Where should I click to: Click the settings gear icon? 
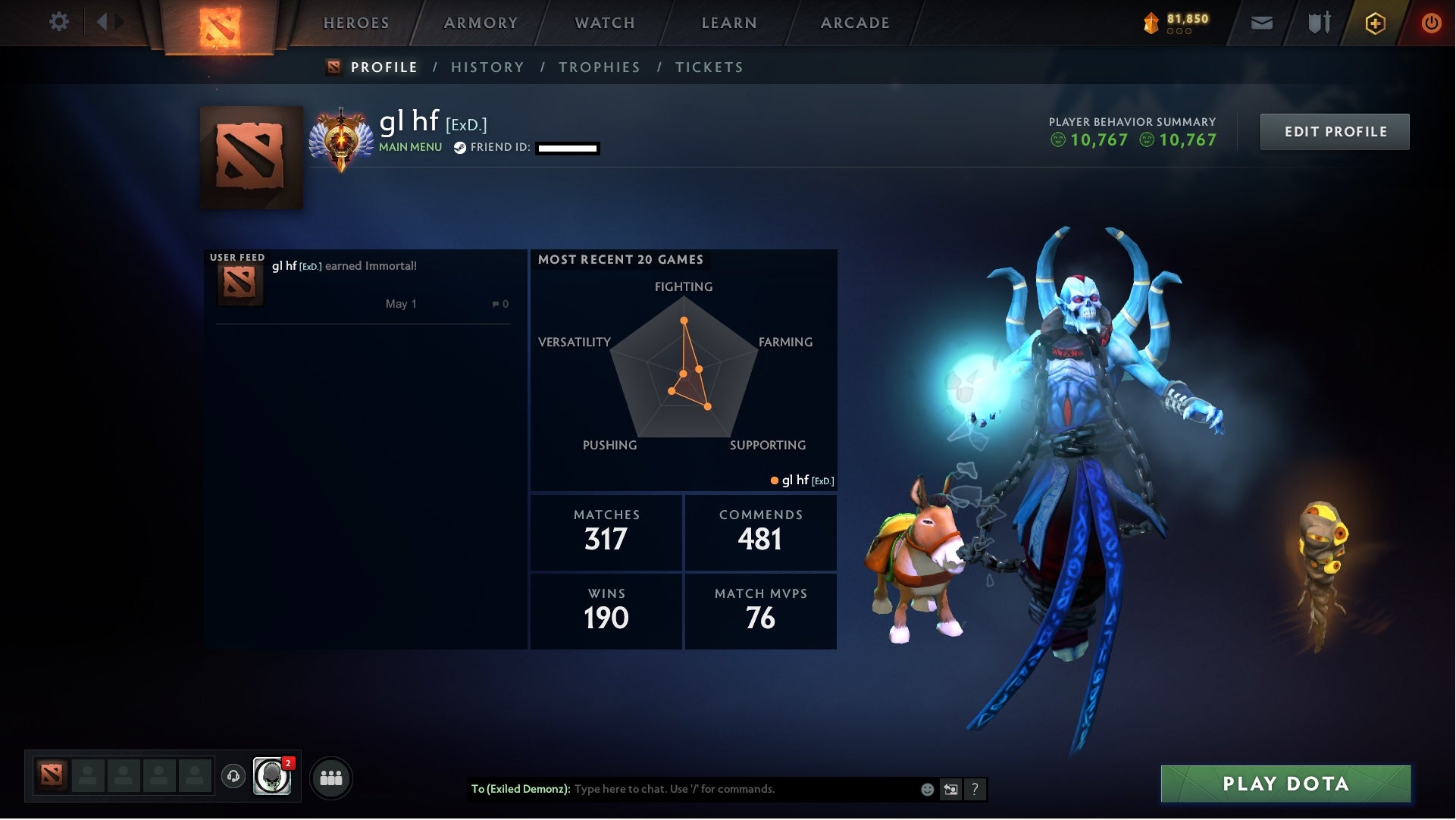point(60,22)
